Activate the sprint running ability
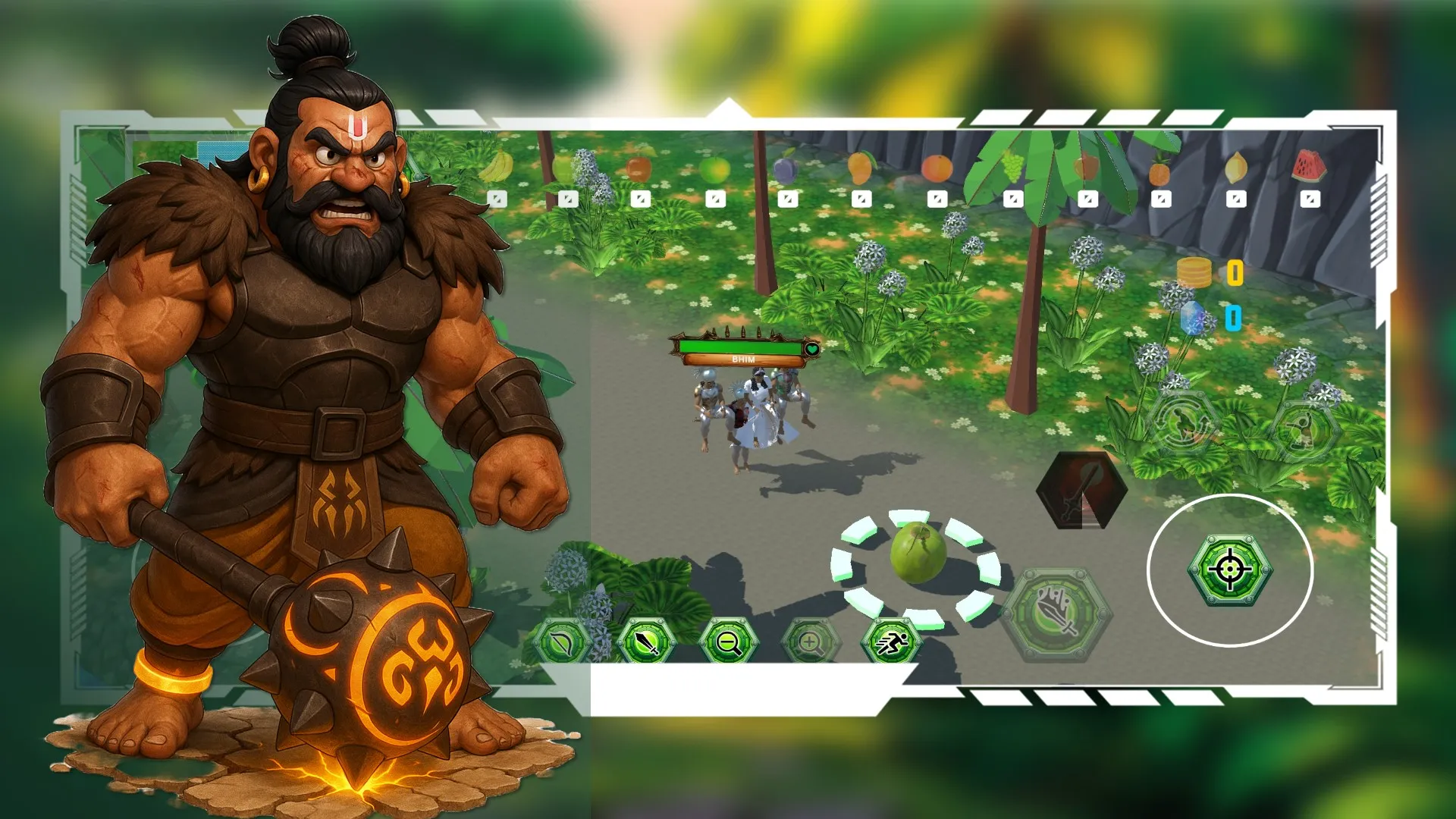Screen dimensions: 1456x819 896,641
